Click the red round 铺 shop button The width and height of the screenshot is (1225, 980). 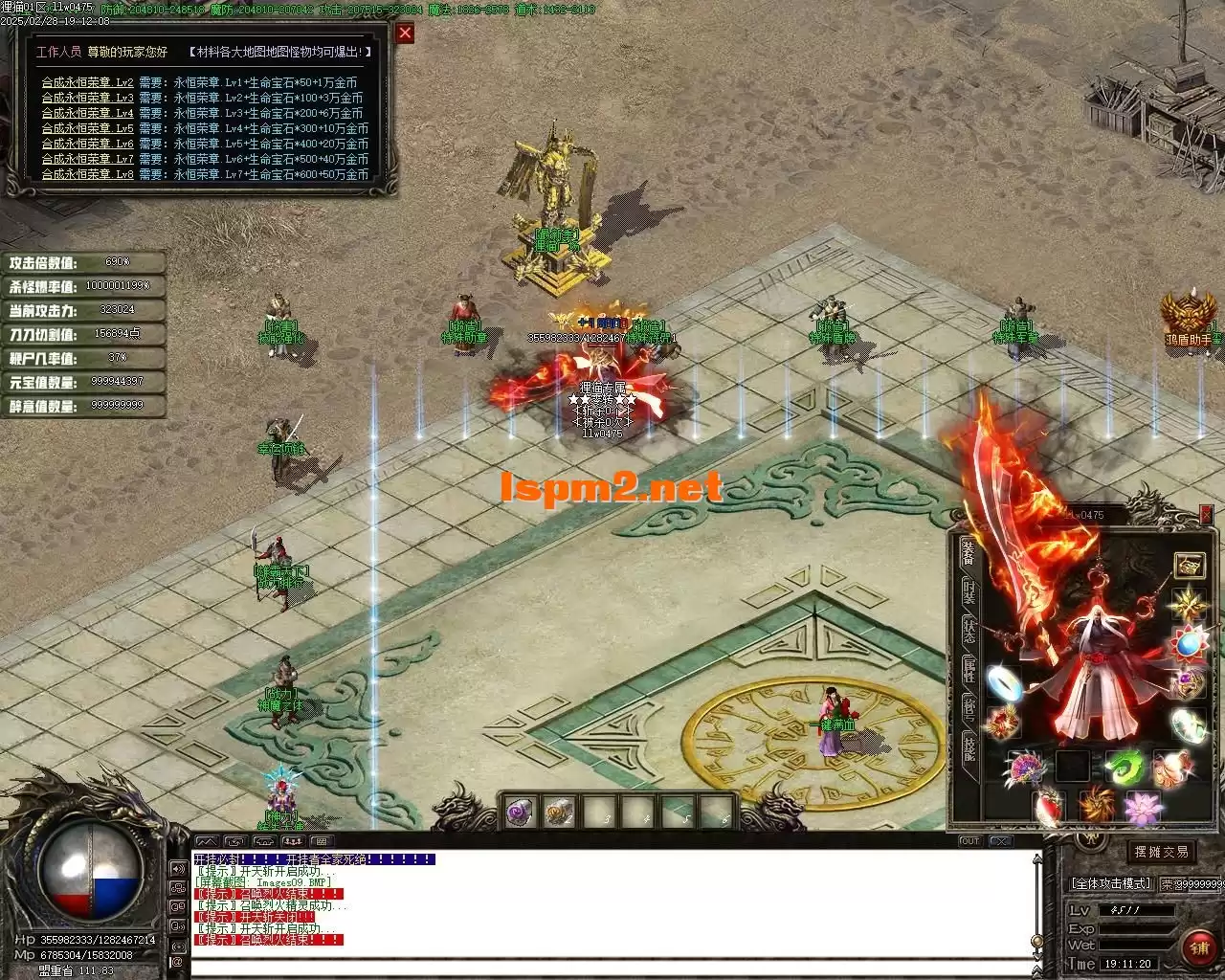1198,947
